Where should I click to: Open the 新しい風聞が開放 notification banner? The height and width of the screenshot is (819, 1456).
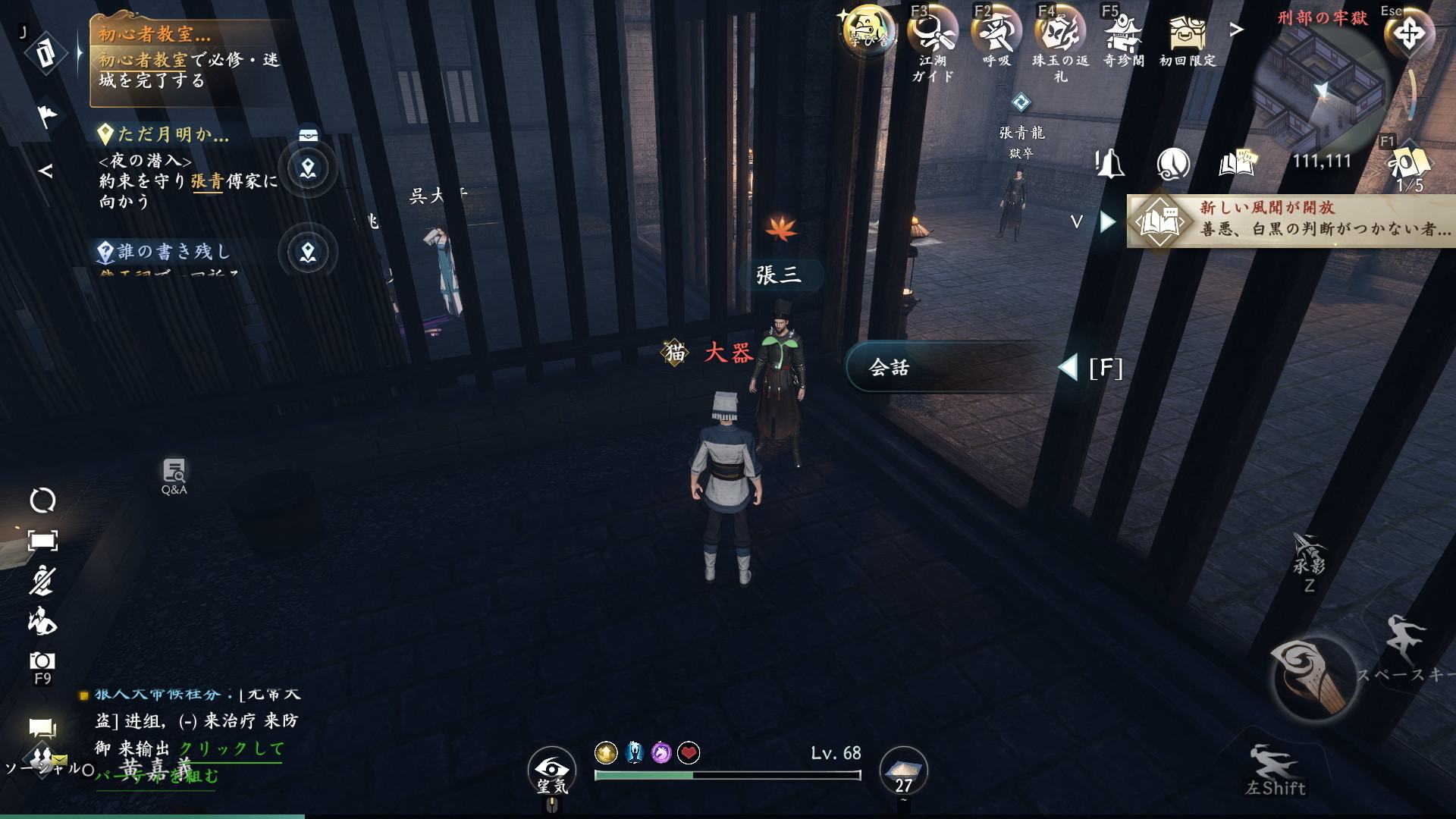[x=1289, y=220]
